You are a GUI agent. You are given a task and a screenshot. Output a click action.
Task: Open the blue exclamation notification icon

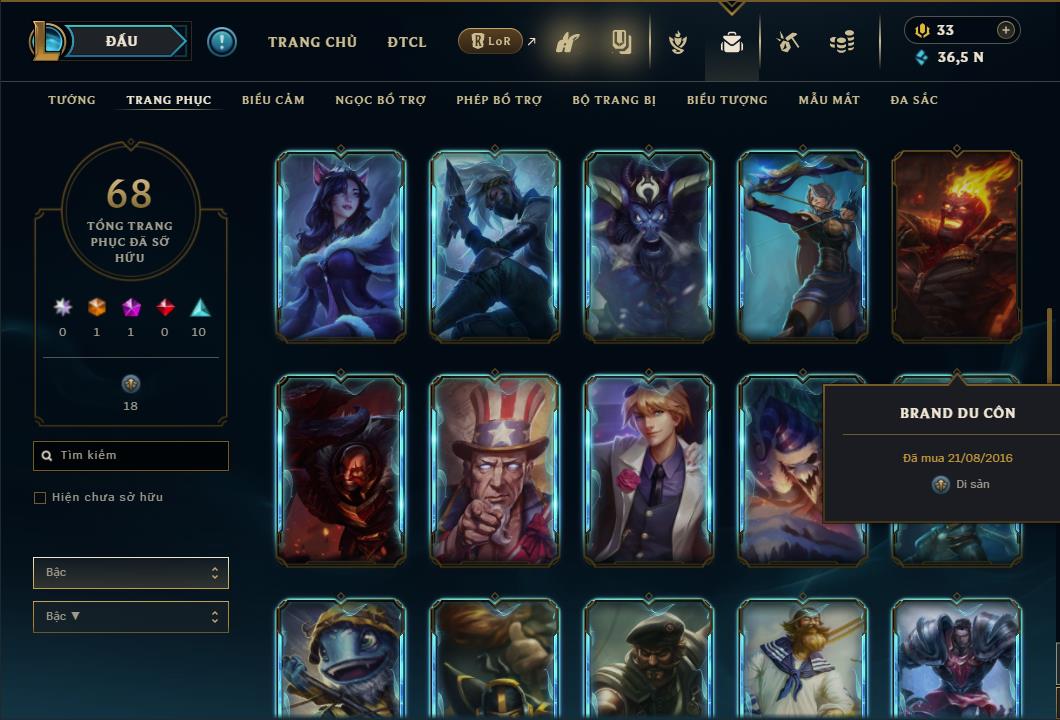coord(222,42)
